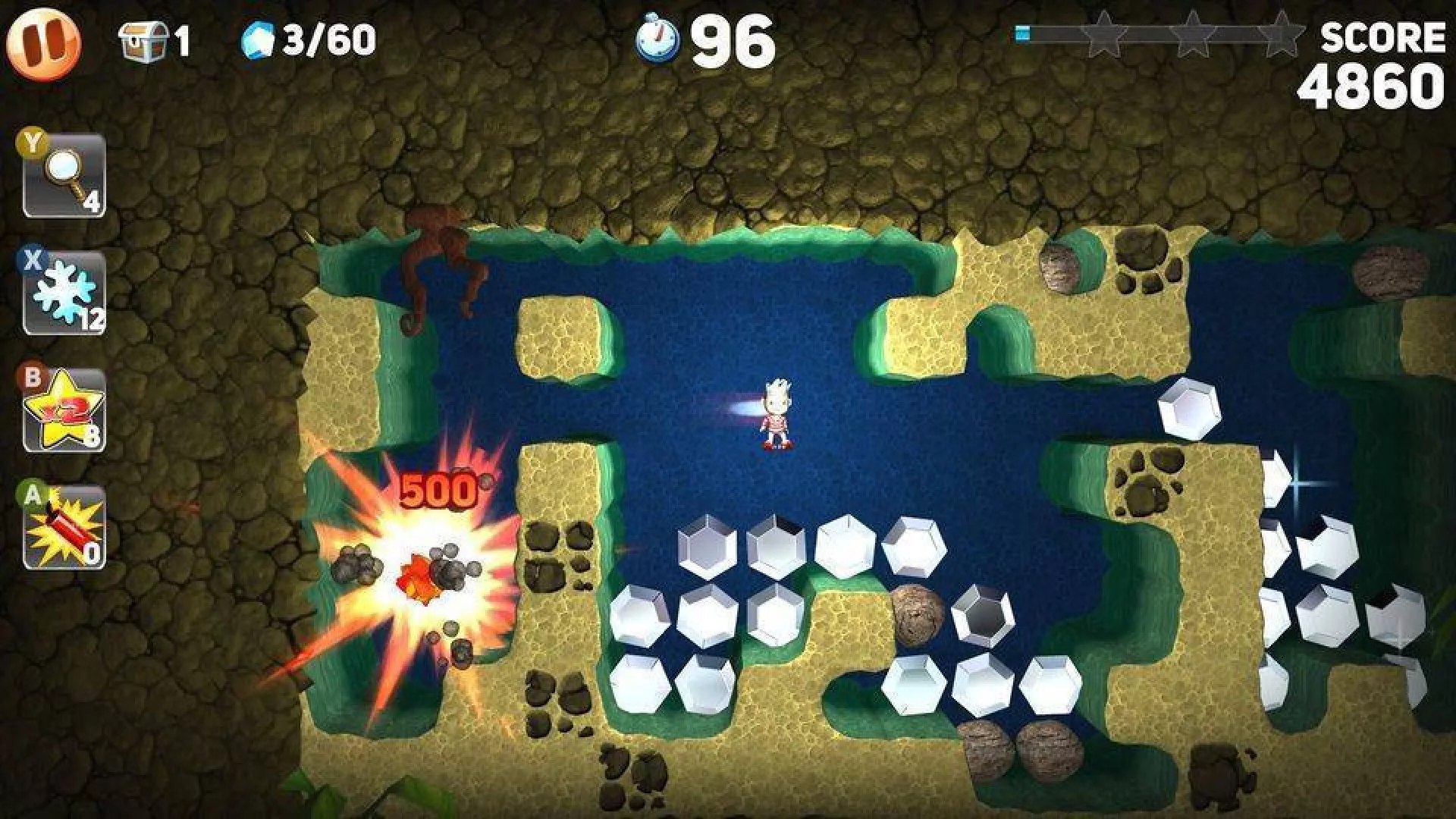Trigger the x2 star score multiplier

coord(64,411)
